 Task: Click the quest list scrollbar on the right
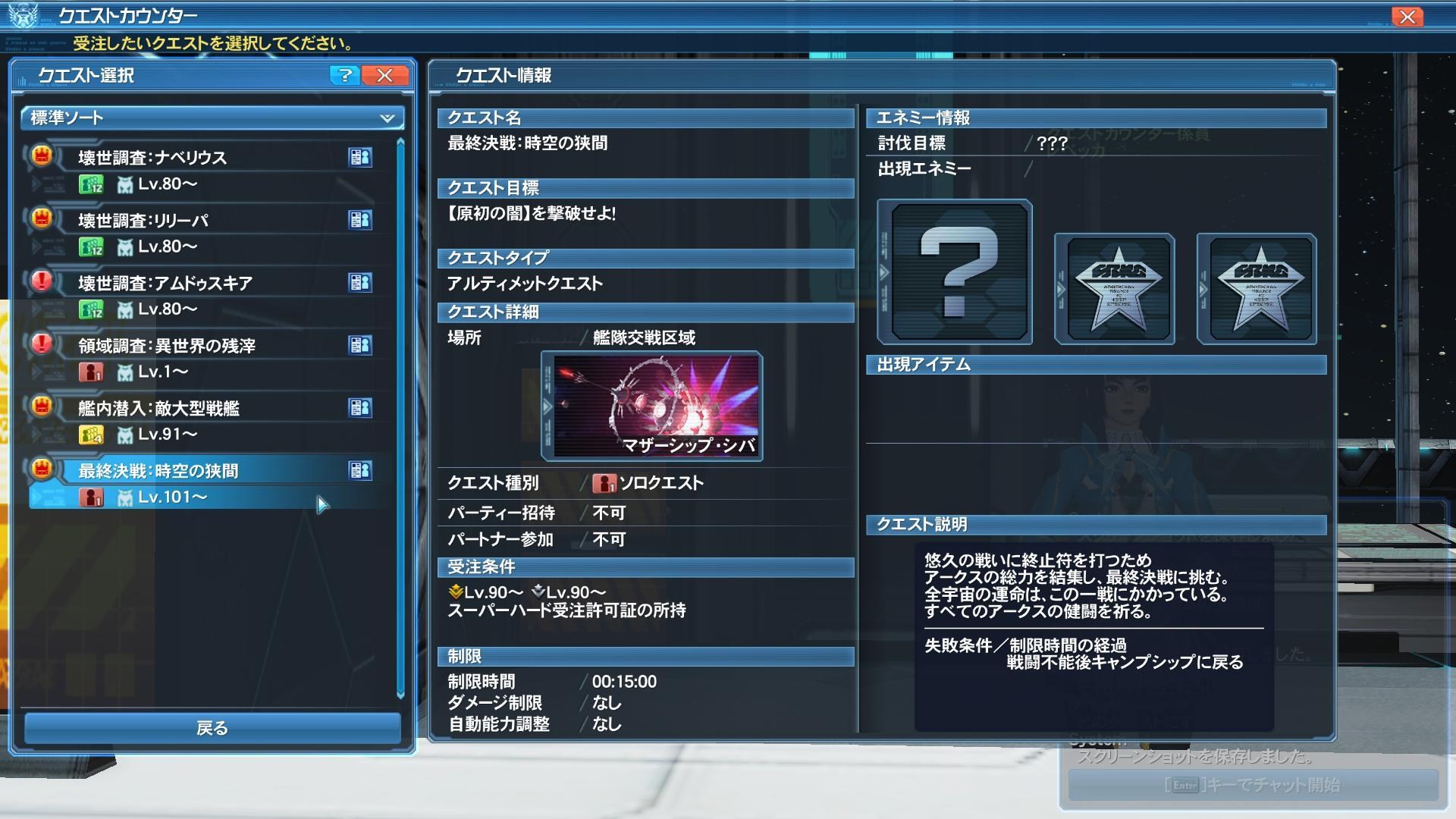click(400, 417)
